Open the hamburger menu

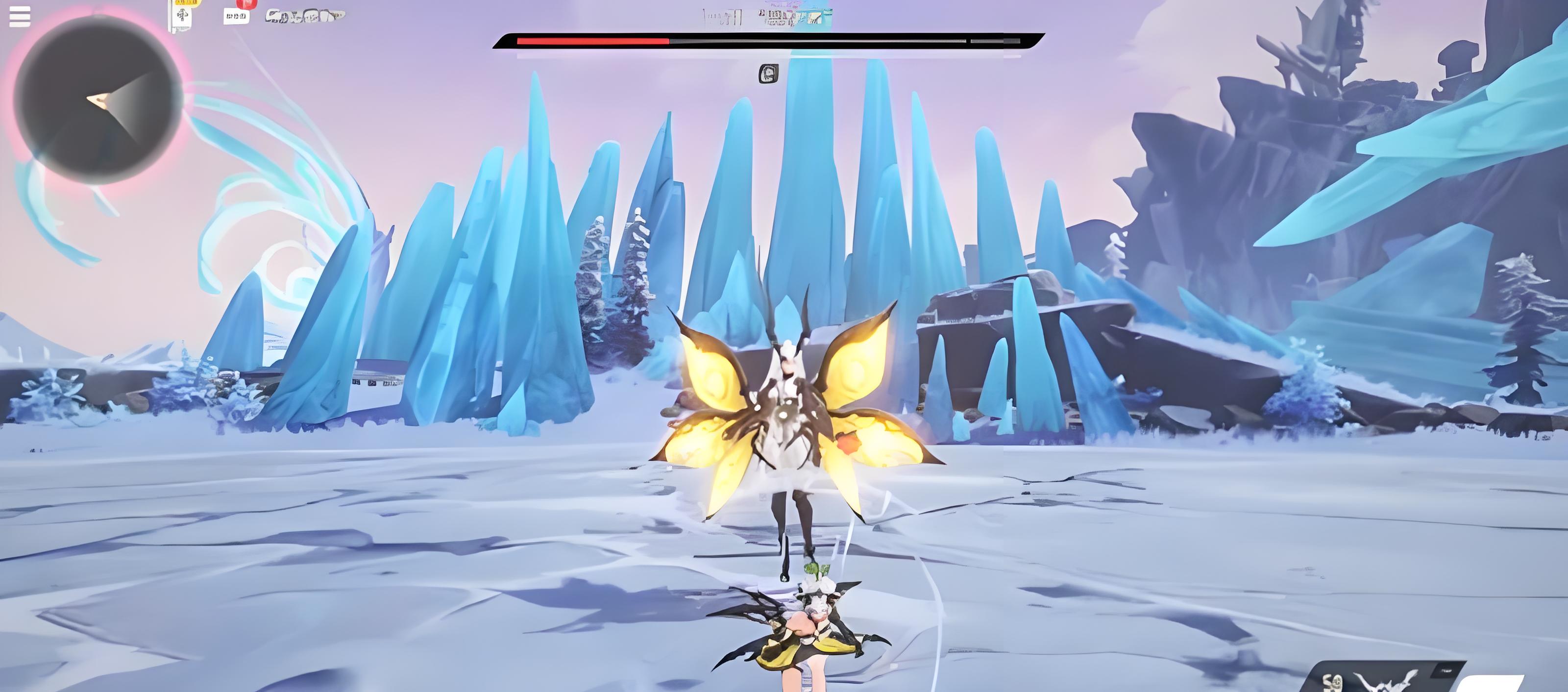click(x=20, y=17)
